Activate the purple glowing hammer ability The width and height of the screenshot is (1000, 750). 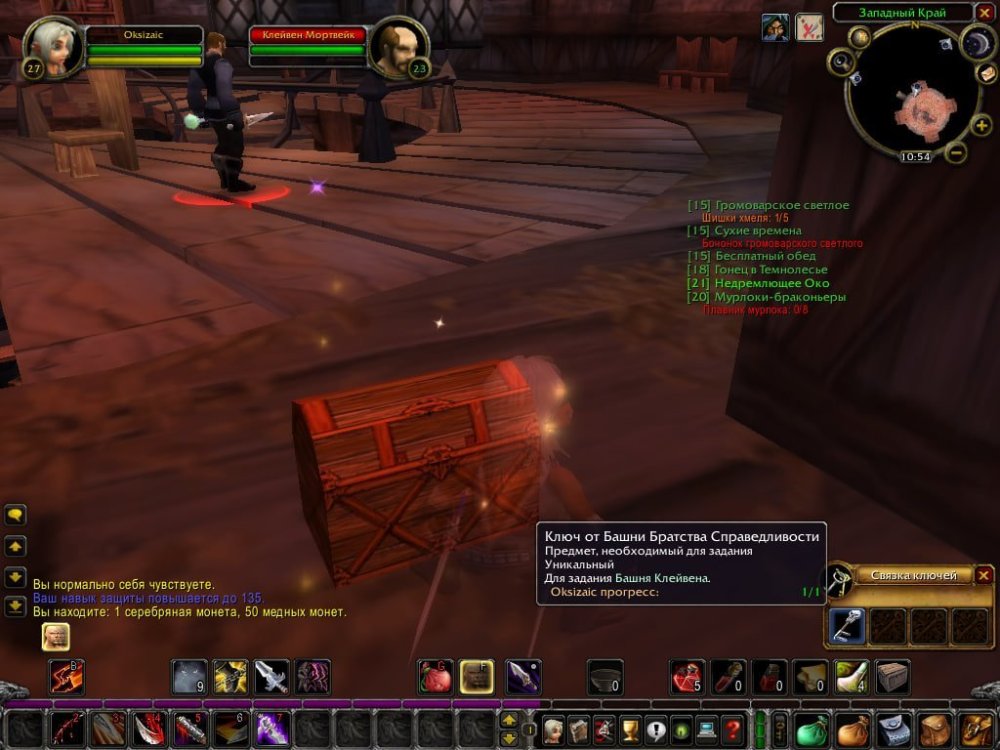pos(271,728)
